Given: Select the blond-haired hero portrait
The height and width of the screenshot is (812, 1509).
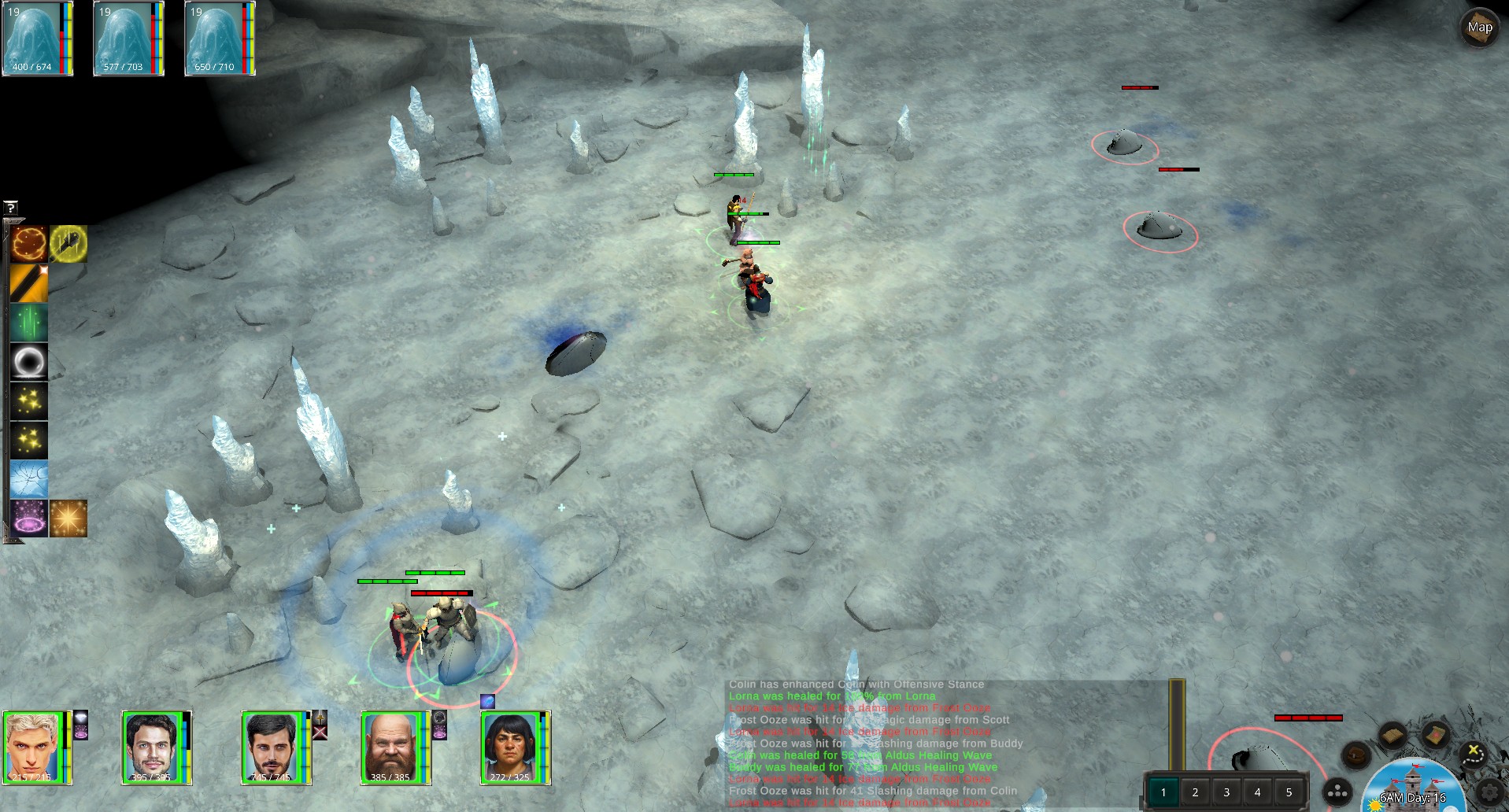Looking at the screenshot, I should coord(33,747).
